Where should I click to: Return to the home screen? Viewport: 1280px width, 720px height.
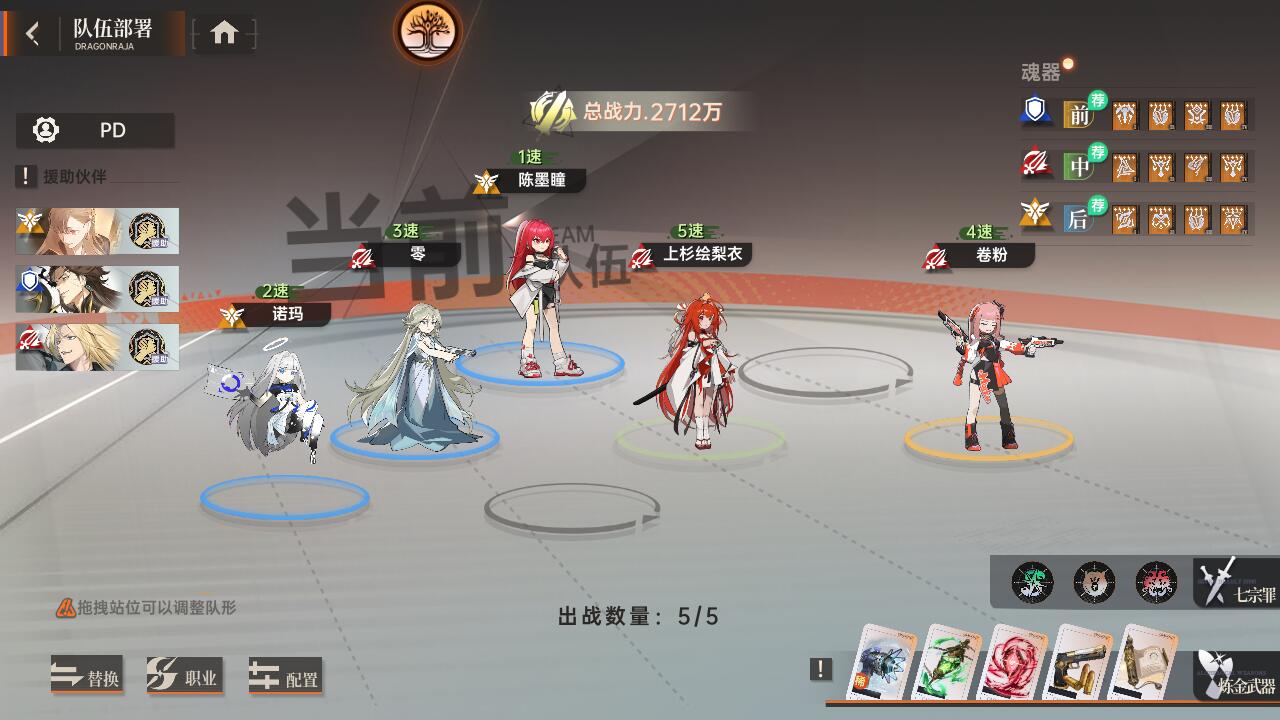pos(224,34)
